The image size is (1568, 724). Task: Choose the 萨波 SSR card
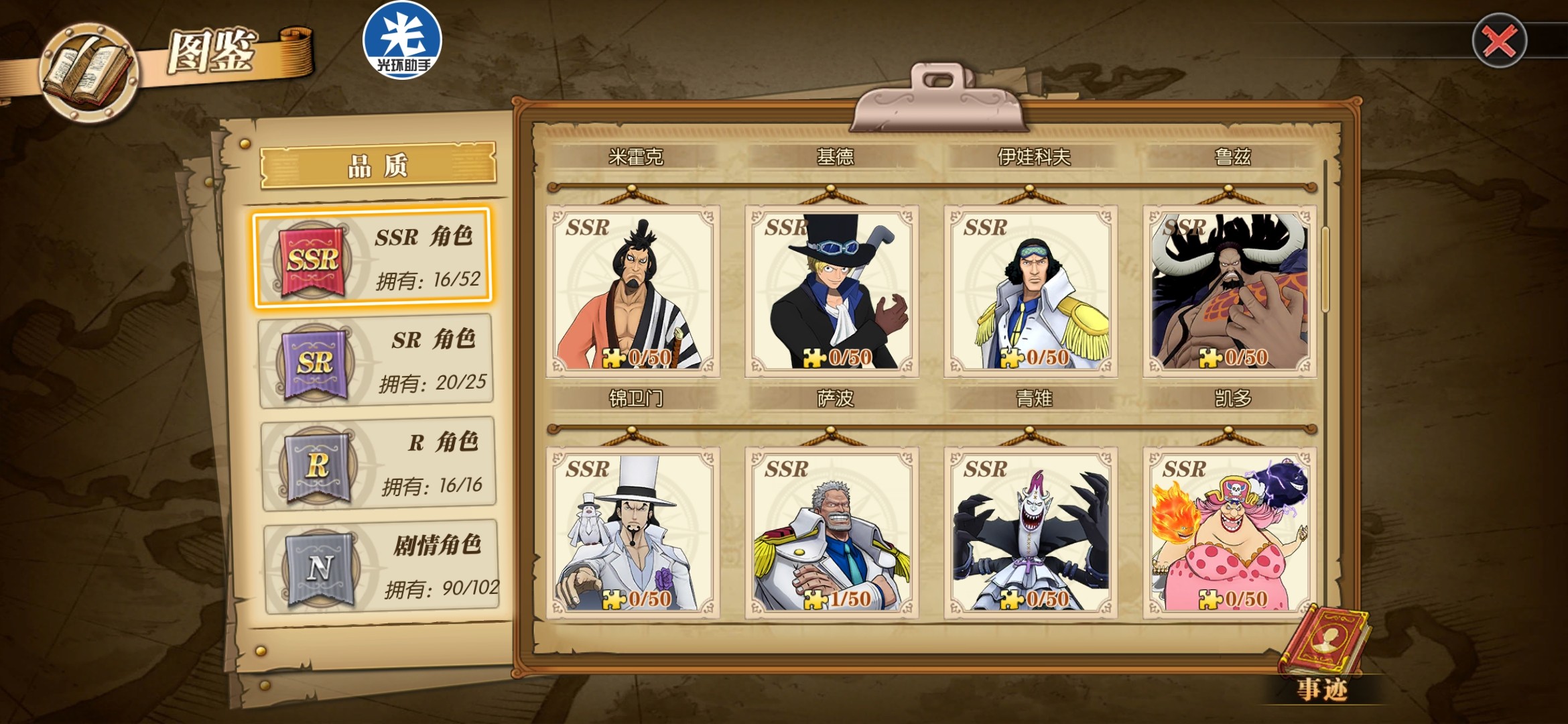tap(831, 292)
